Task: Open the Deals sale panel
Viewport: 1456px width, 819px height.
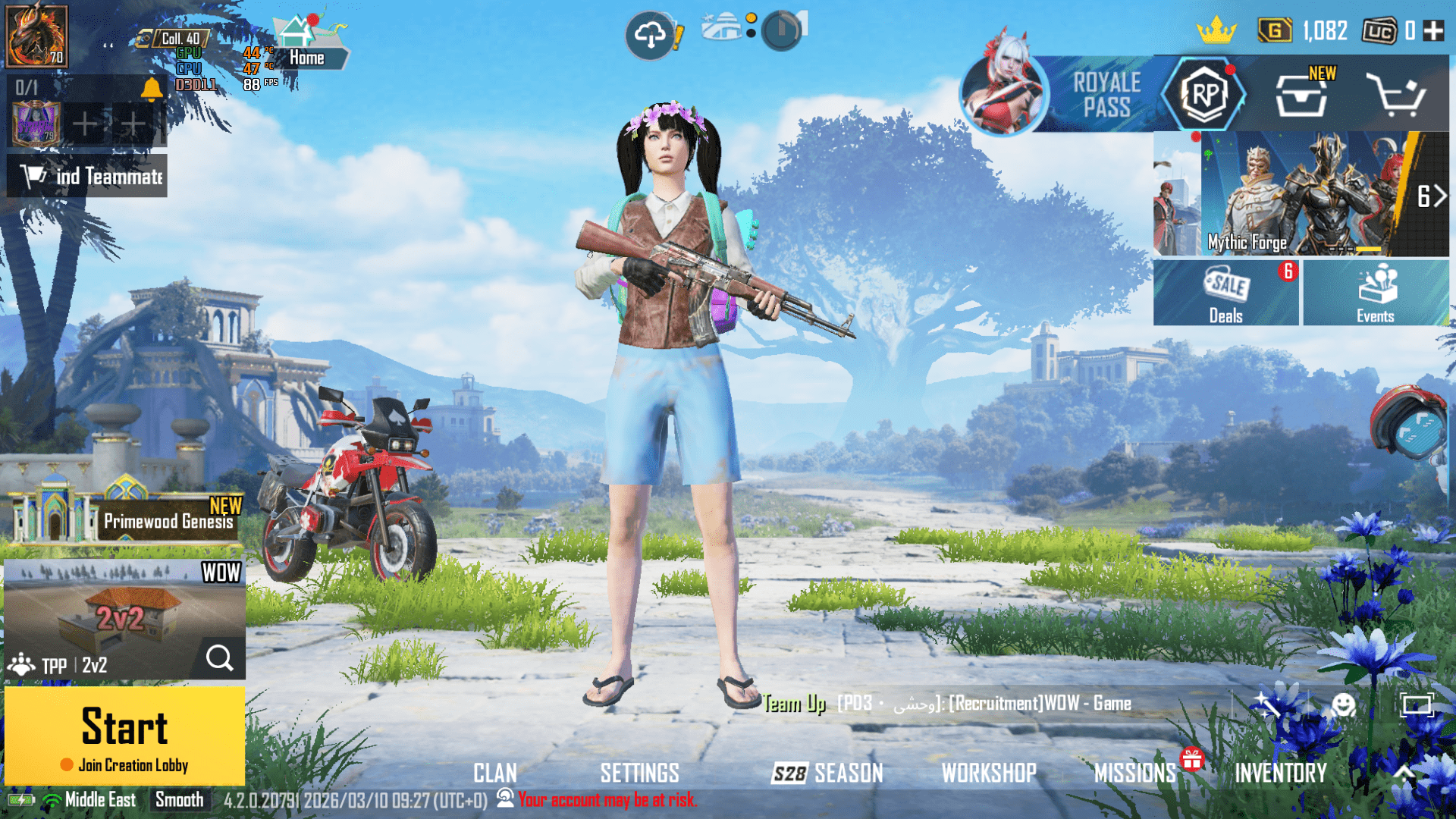Action: [1225, 293]
